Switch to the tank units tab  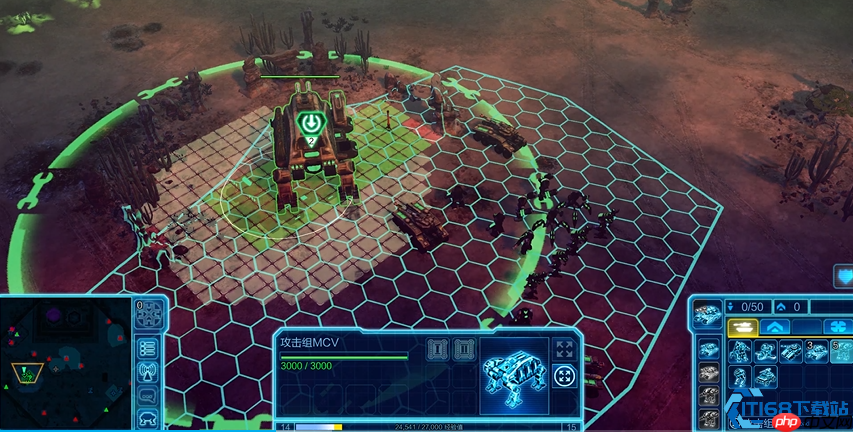tap(741, 327)
